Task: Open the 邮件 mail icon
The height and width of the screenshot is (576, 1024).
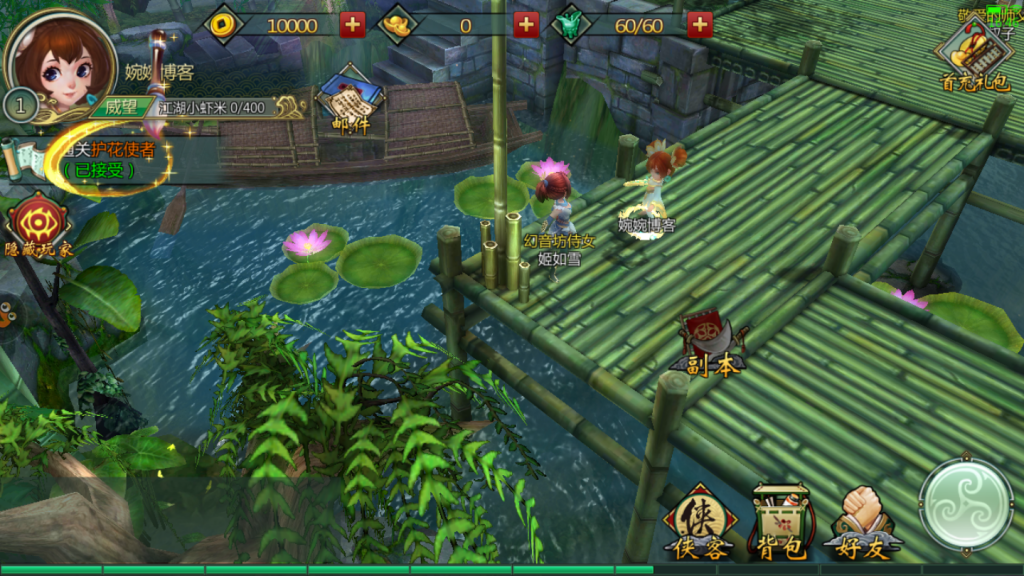Action: coord(350,101)
